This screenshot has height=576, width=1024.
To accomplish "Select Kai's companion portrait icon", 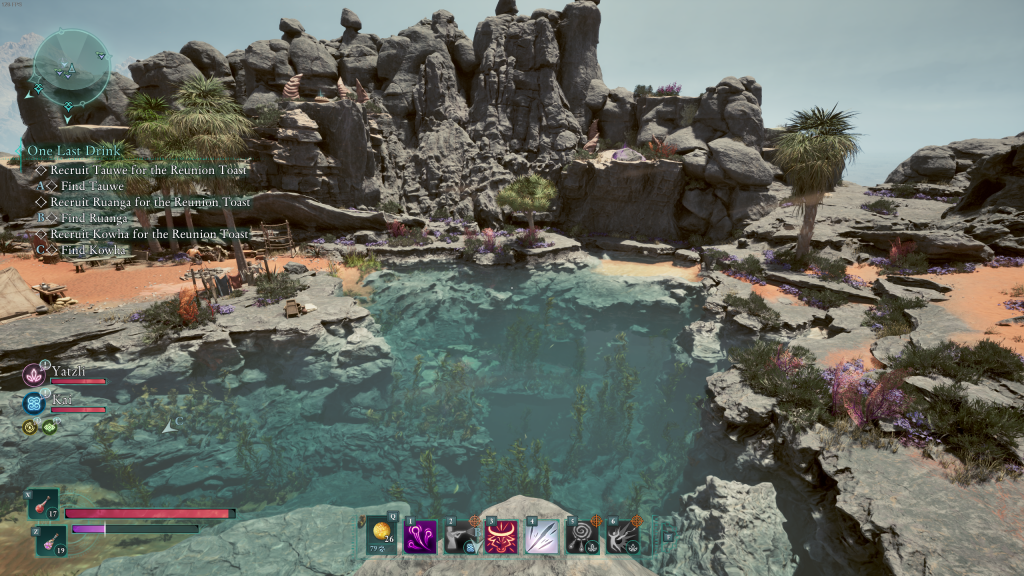I will (x=32, y=403).
